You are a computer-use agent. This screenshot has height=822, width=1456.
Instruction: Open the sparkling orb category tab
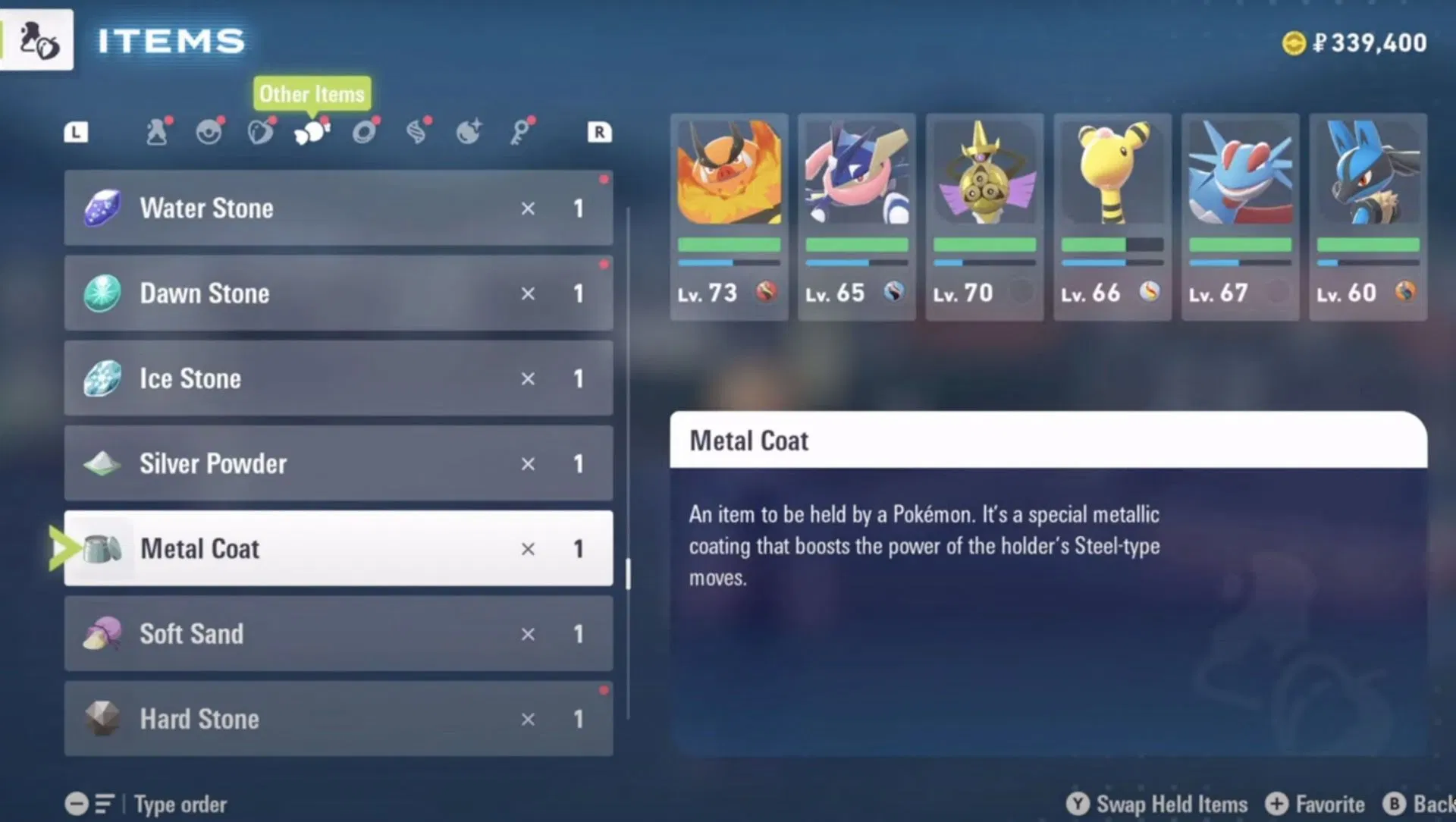[468, 132]
